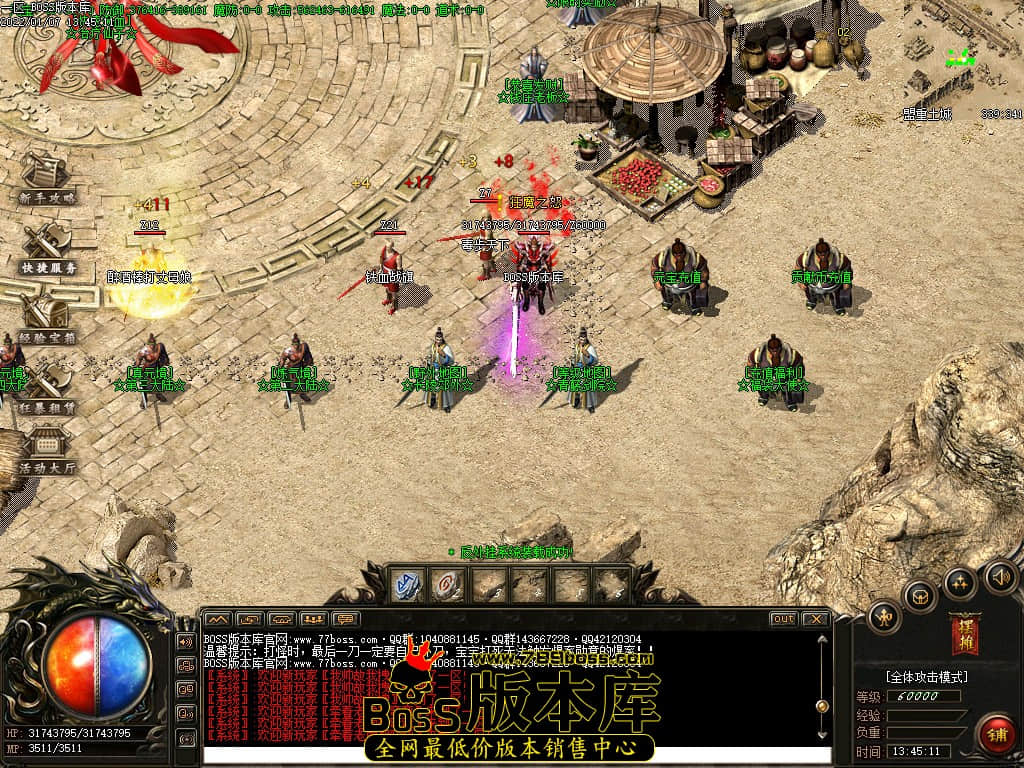The height and width of the screenshot is (768, 1024).
Task: Click the 'out' button on the chat panel
Action: pyautogui.click(x=783, y=619)
